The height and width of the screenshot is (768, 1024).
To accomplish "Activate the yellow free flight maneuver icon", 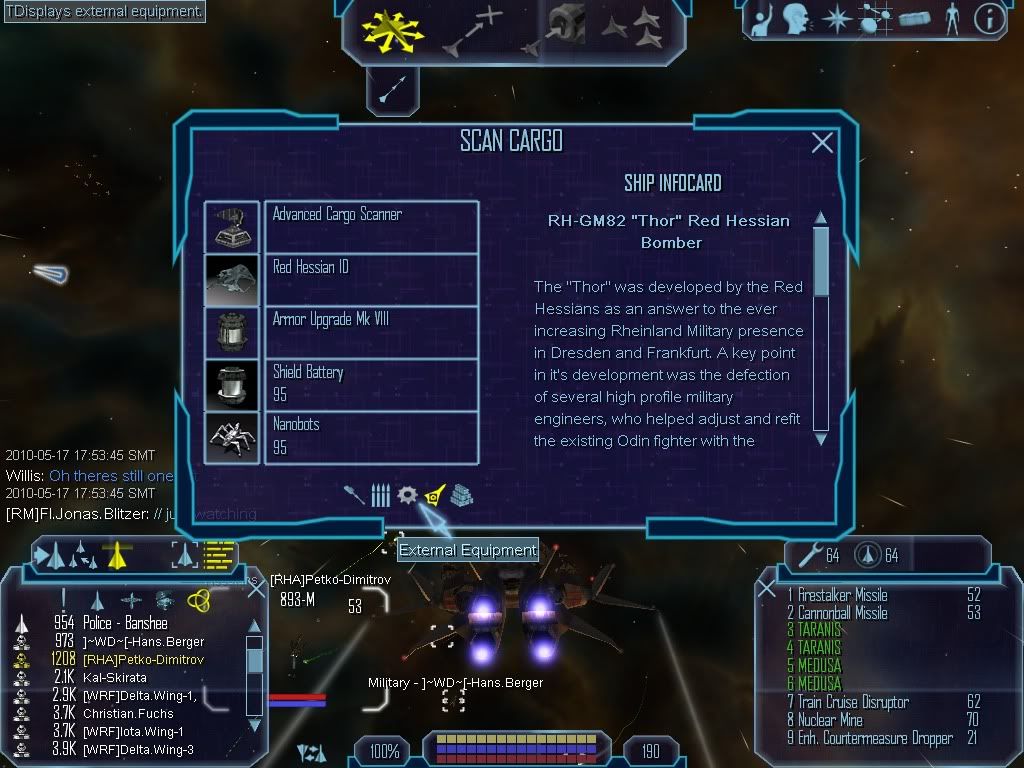I will coord(392,30).
